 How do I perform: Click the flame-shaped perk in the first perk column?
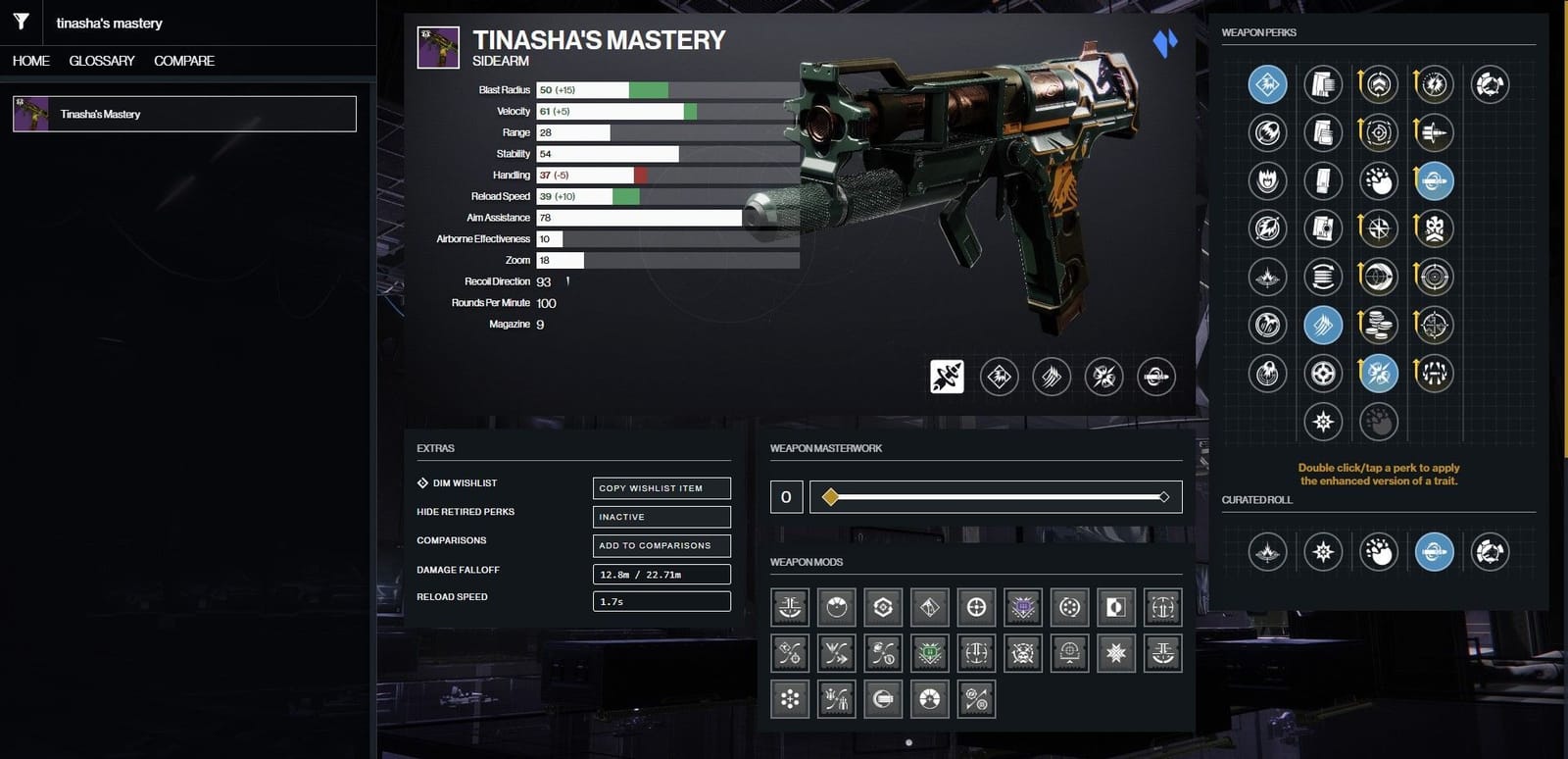1266,180
